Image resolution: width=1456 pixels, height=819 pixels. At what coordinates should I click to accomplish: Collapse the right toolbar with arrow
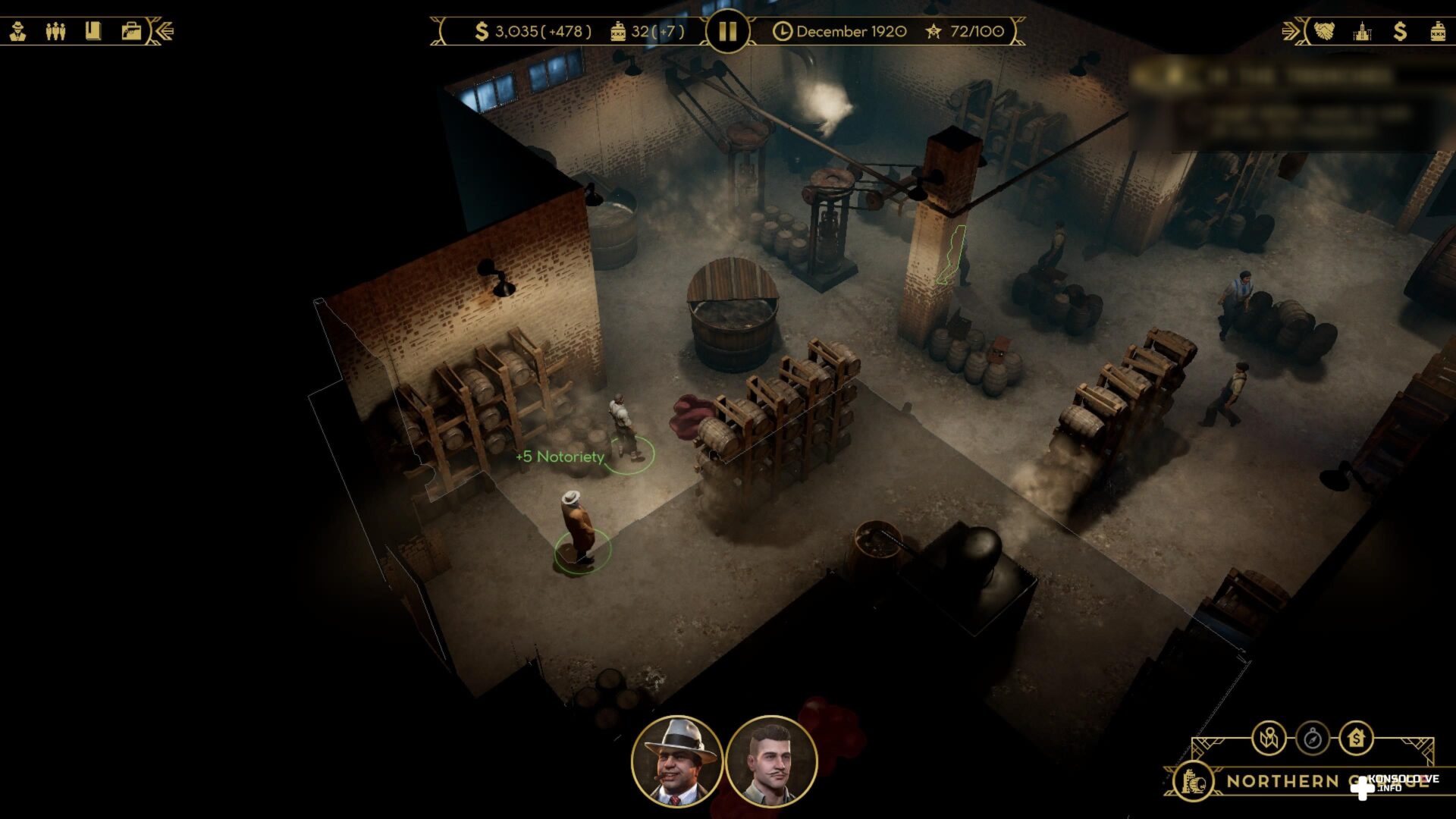(1291, 31)
